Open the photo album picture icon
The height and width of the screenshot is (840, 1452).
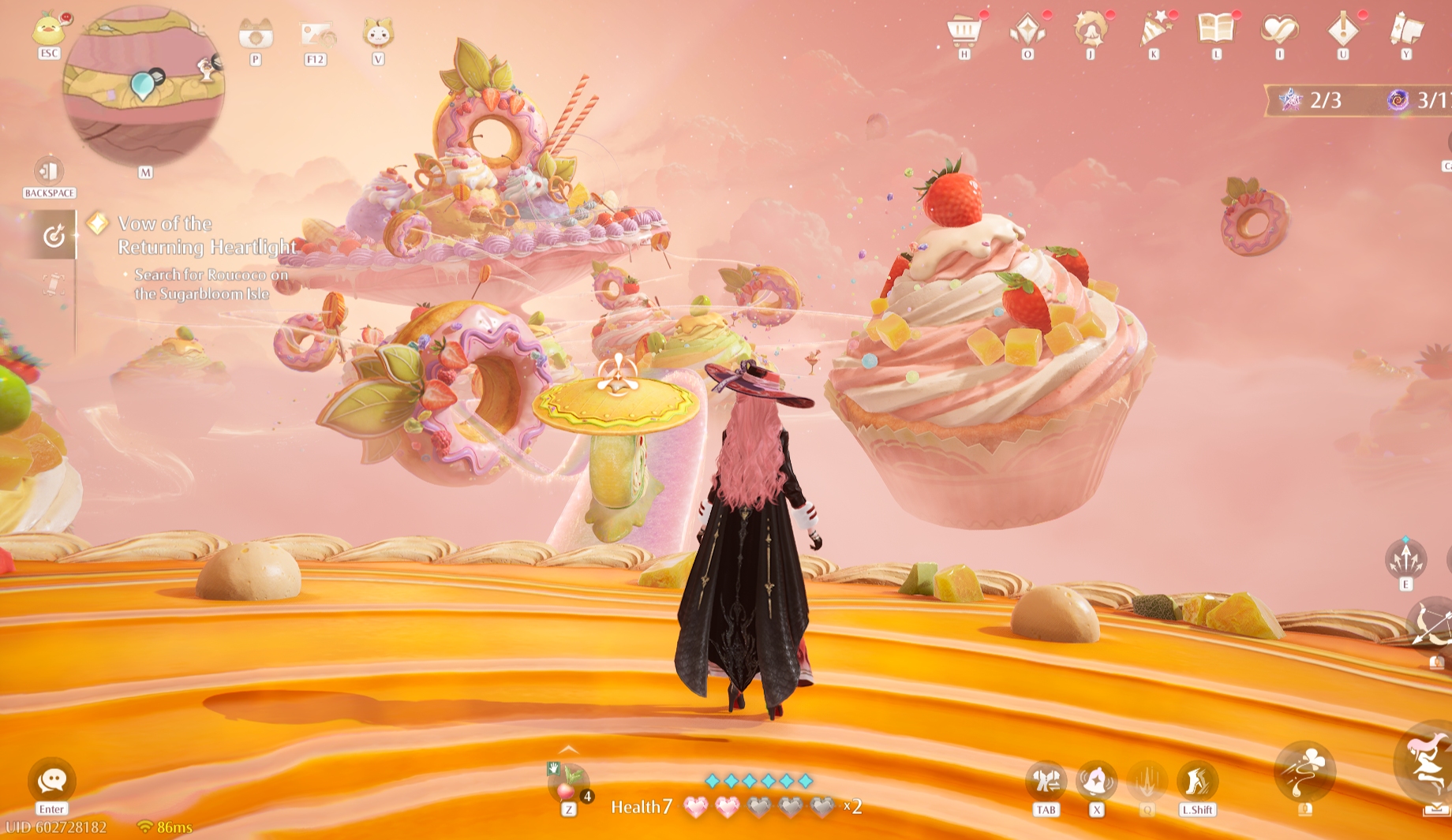pyautogui.click(x=317, y=34)
